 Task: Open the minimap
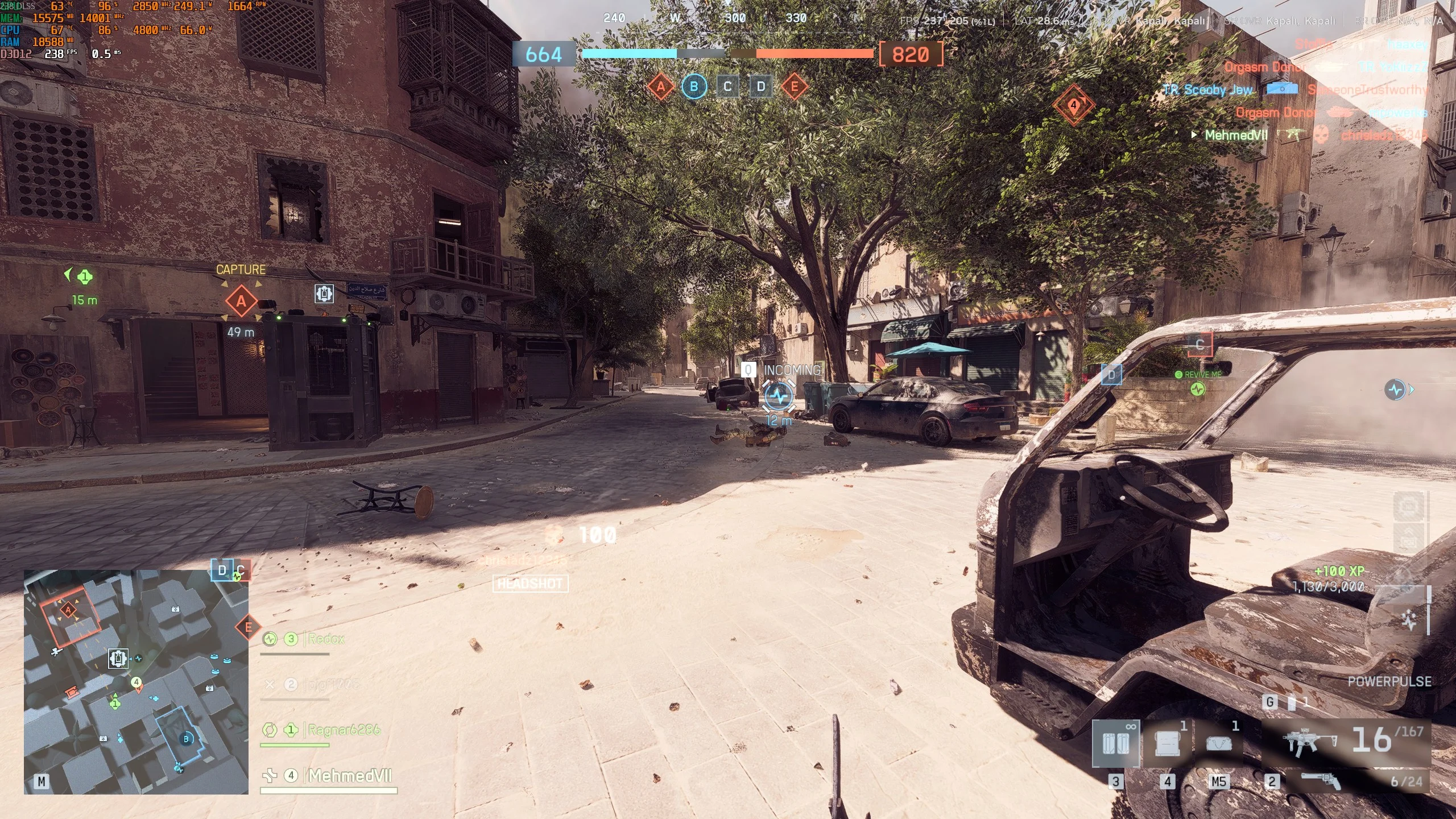[x=136, y=681]
